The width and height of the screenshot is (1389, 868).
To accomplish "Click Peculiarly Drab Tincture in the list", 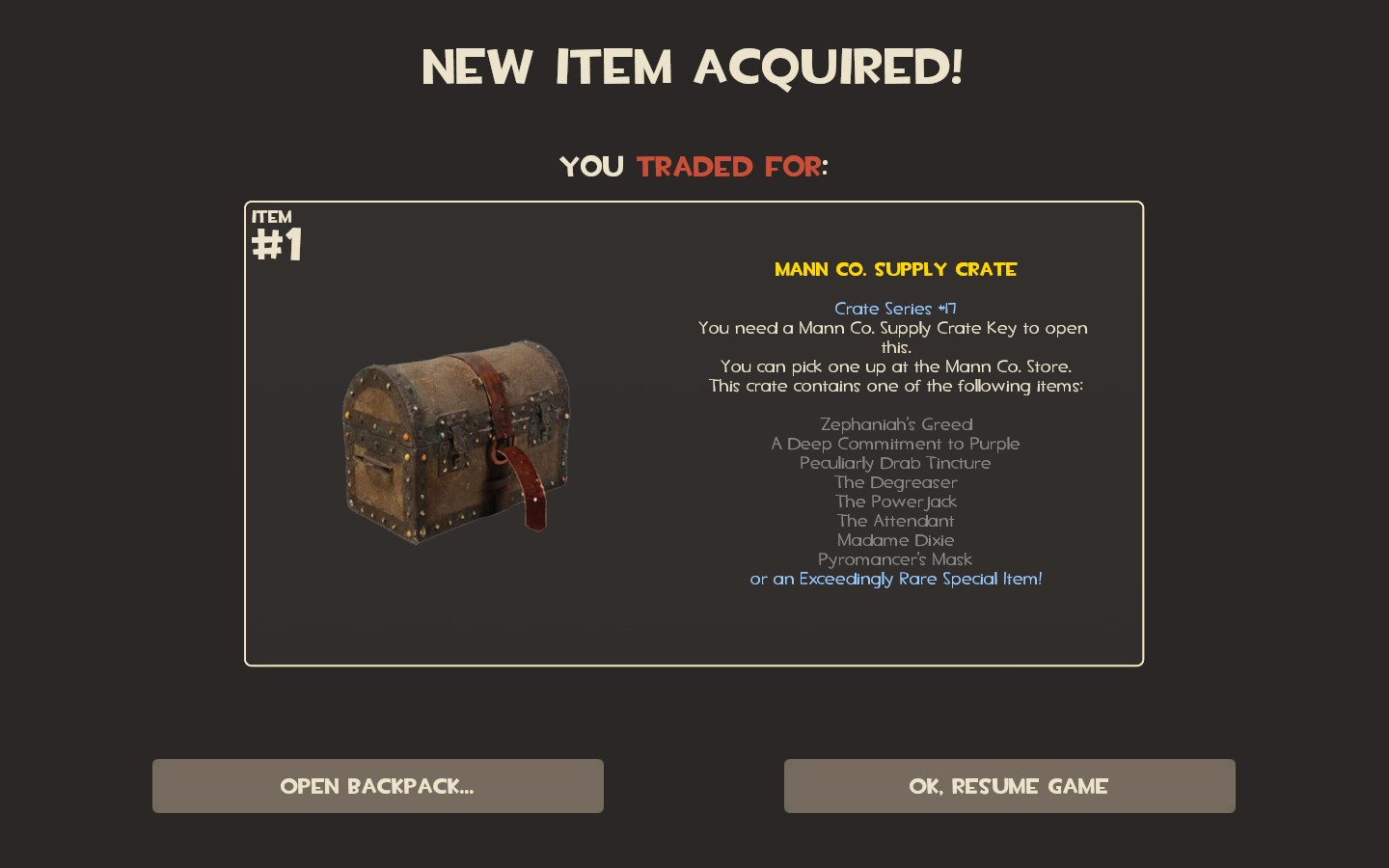I will pos(895,463).
